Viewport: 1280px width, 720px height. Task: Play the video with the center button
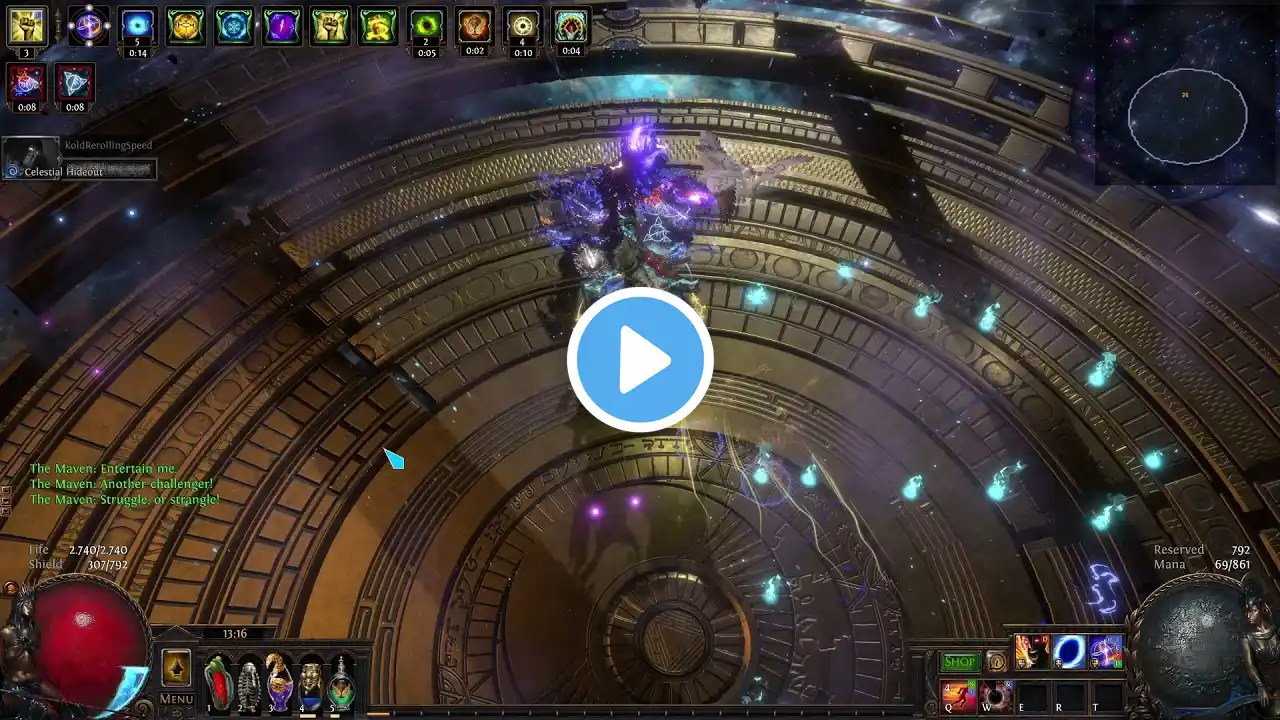click(640, 360)
